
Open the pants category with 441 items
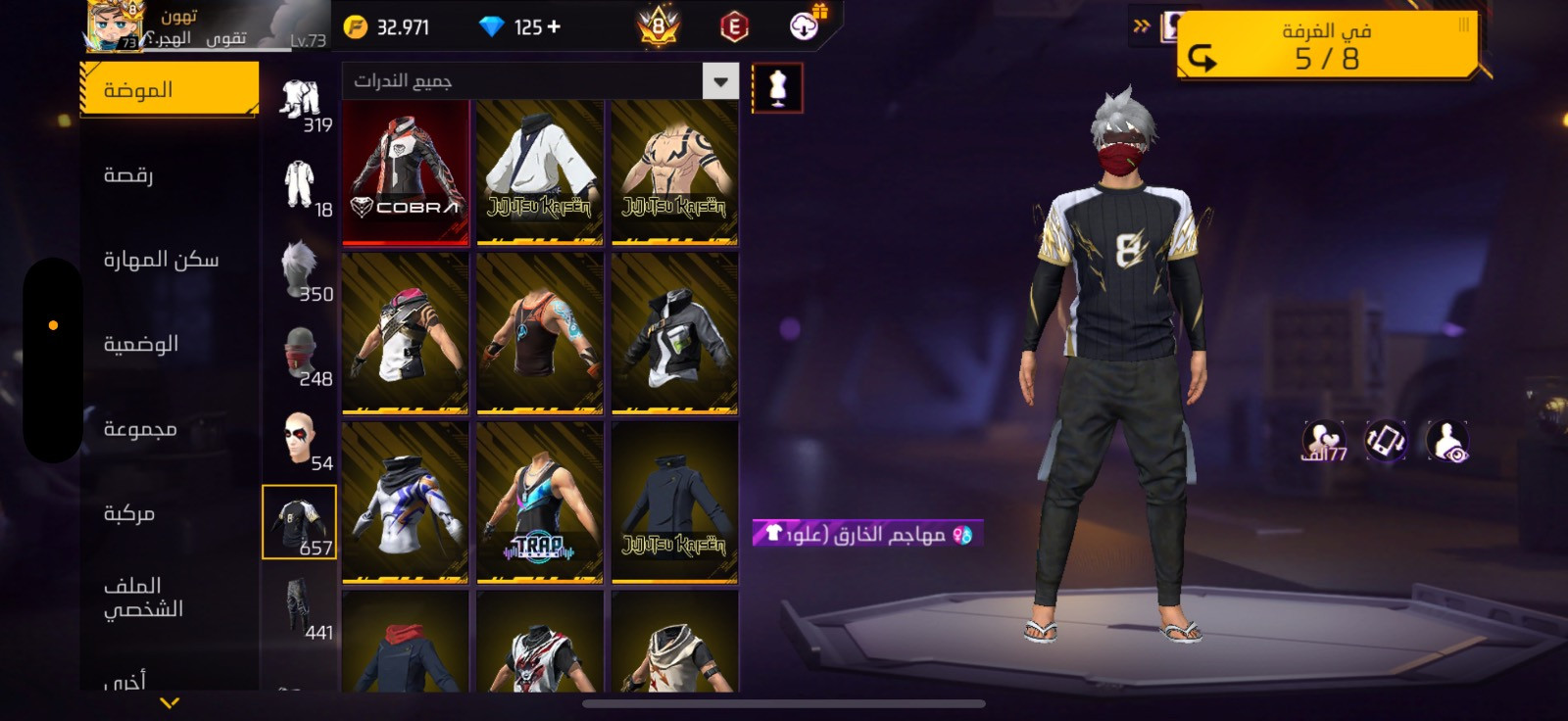tap(300, 607)
